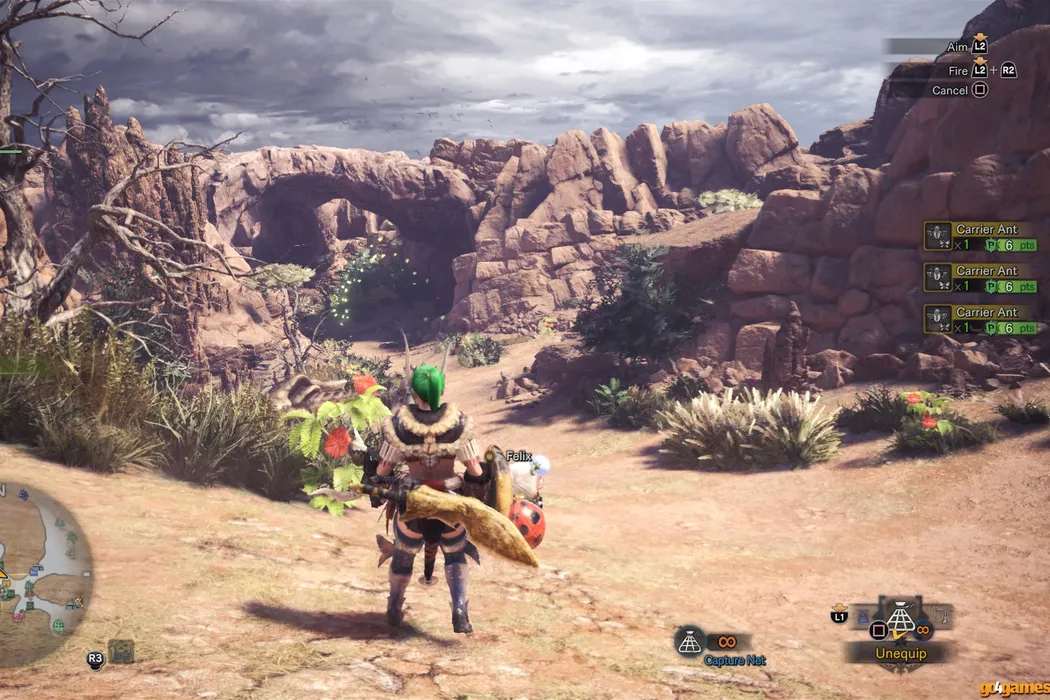Select the blue potion item left of the net
Image resolution: width=1050 pixels, height=700 pixels.
(x=862, y=617)
